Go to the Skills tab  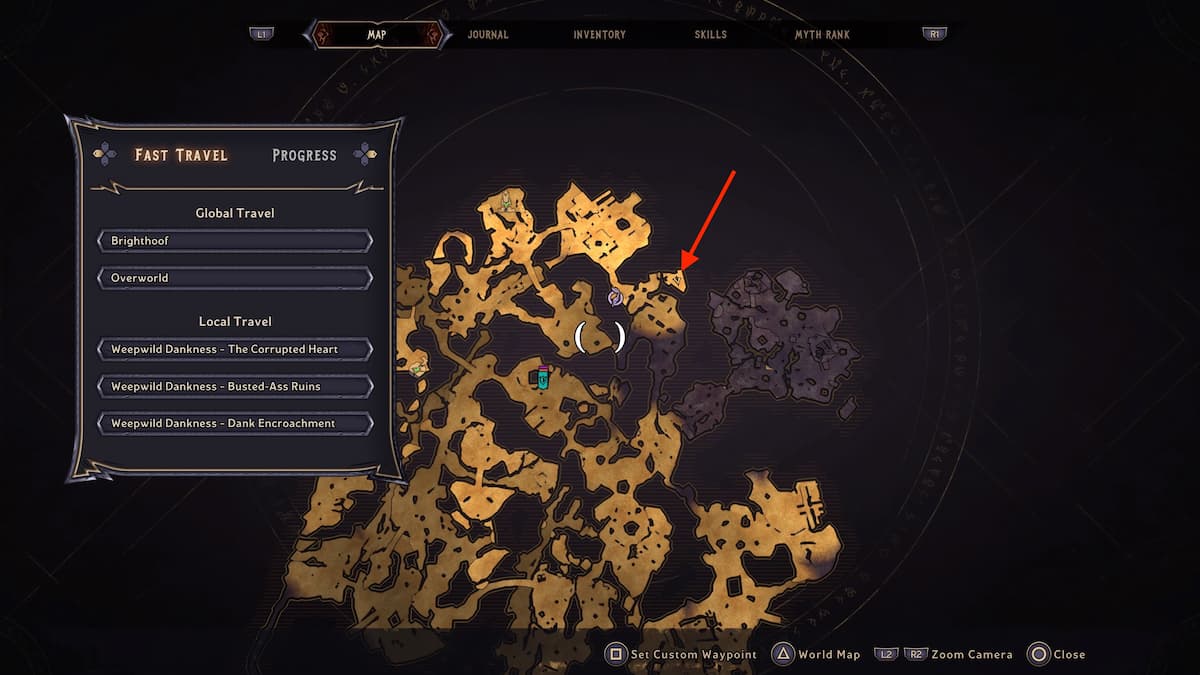click(711, 35)
